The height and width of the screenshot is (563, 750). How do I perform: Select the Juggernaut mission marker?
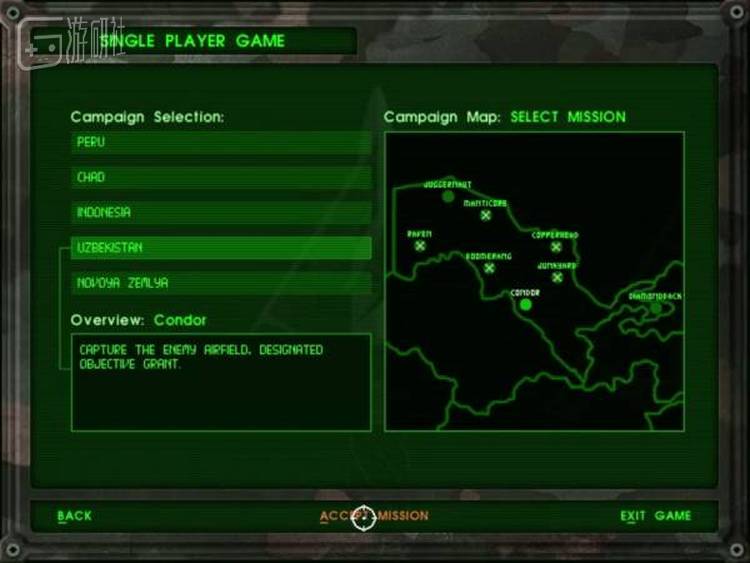tap(448, 197)
